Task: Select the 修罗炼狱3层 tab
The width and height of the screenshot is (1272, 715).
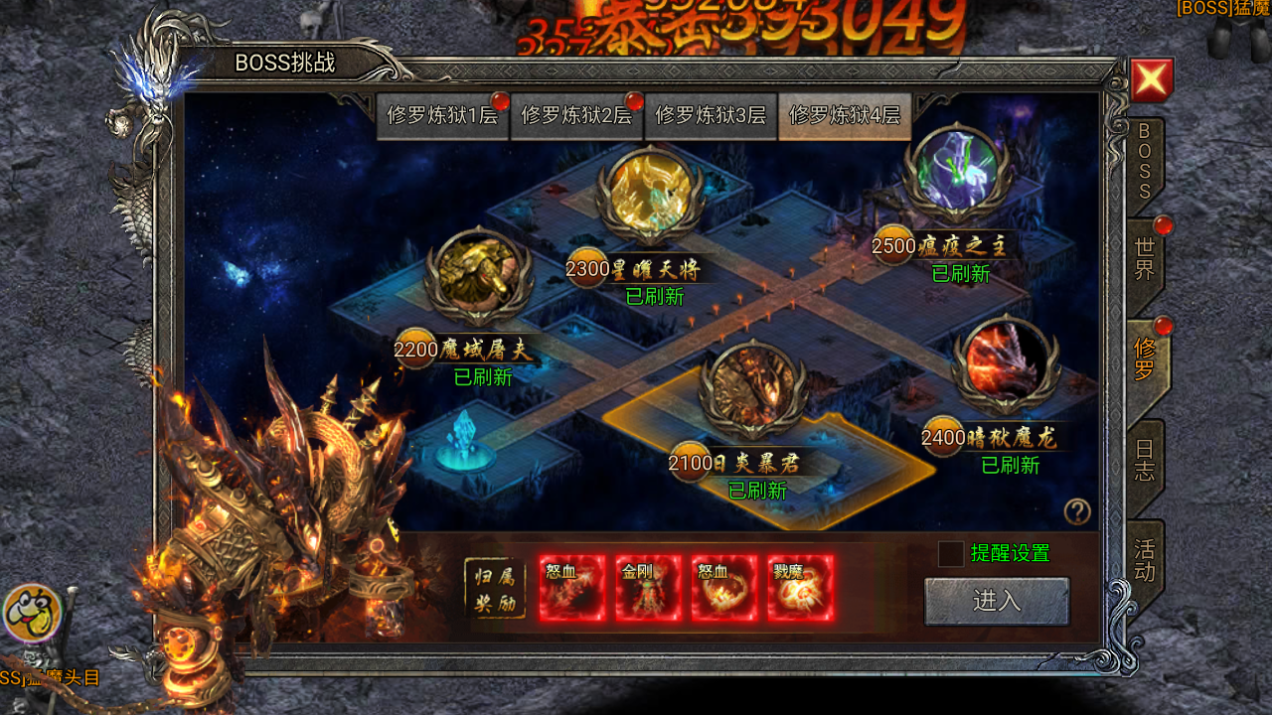Action: [x=710, y=116]
